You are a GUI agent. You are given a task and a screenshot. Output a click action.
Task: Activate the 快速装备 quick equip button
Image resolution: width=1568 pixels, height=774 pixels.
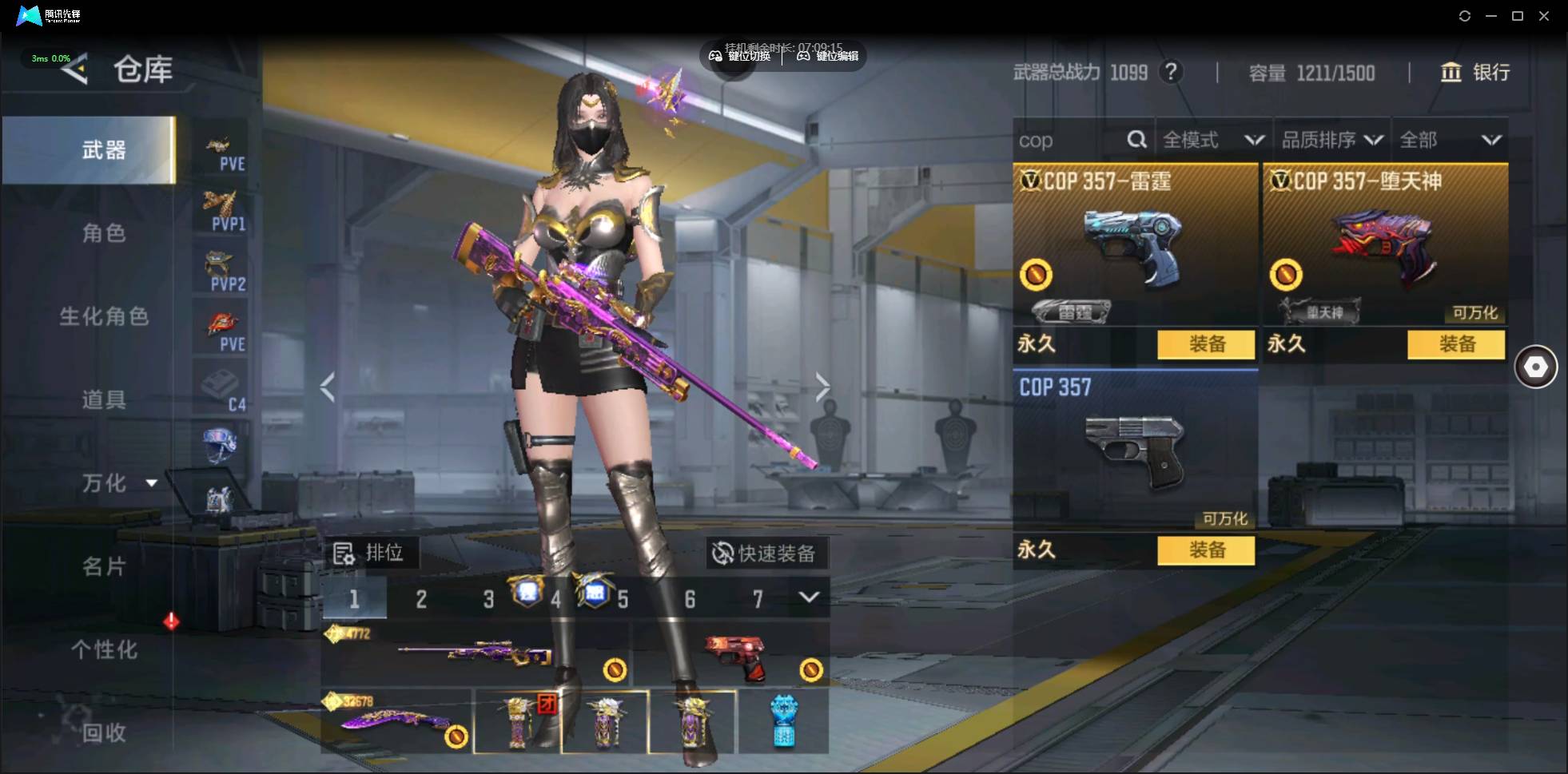765,553
